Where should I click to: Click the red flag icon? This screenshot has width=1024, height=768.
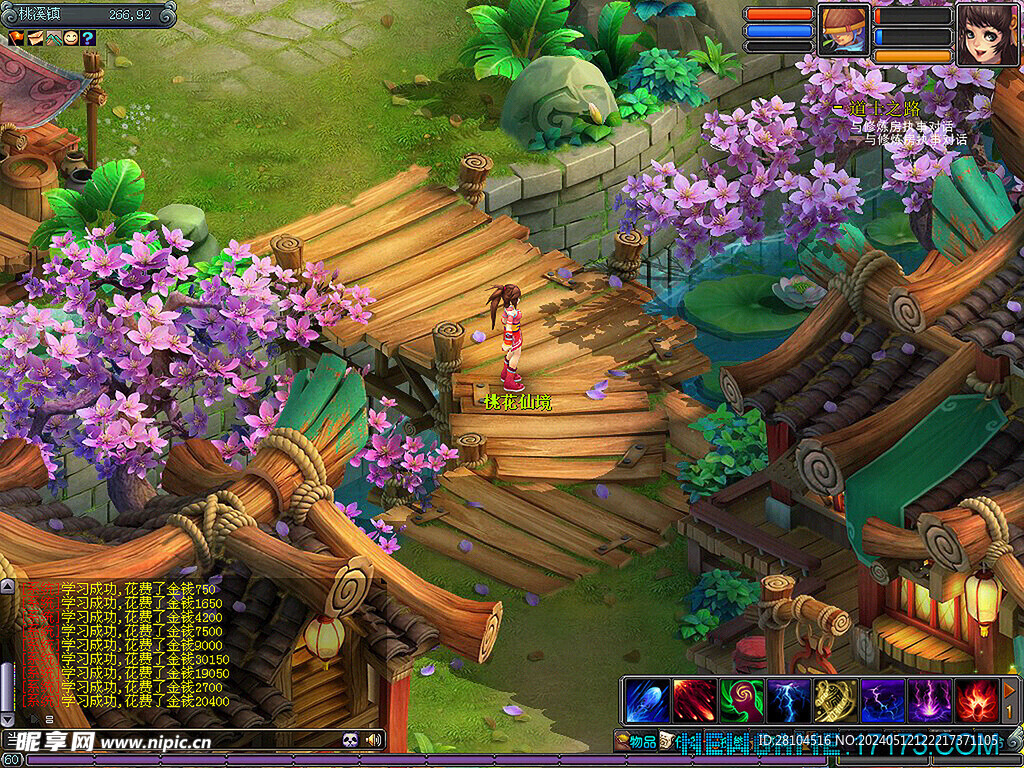pyautogui.click(x=16, y=38)
